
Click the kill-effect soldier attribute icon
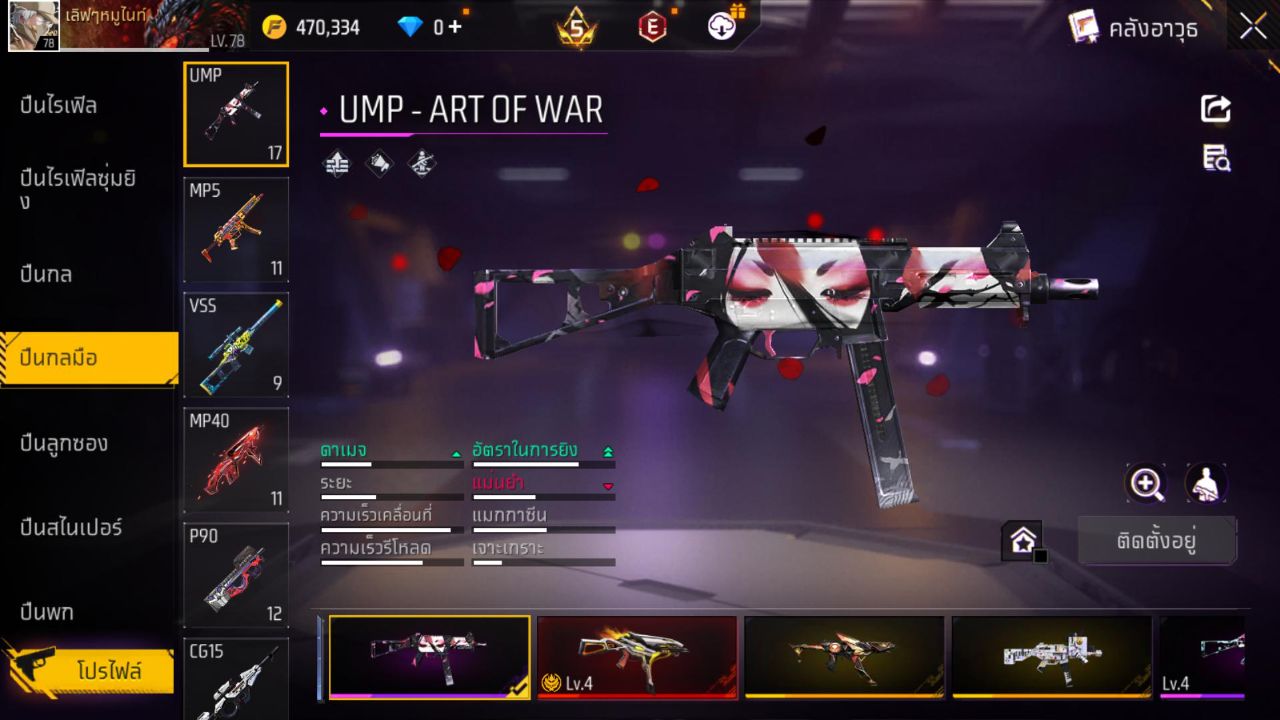(x=421, y=163)
